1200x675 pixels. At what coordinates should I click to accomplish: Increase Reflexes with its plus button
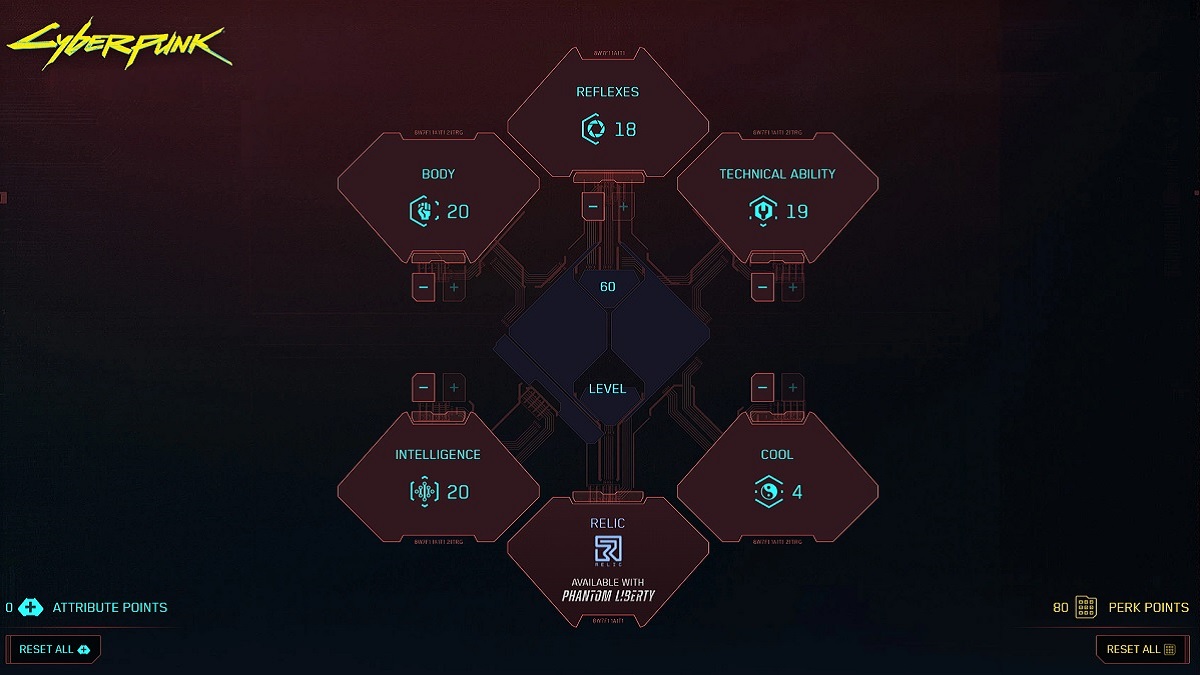click(x=623, y=206)
